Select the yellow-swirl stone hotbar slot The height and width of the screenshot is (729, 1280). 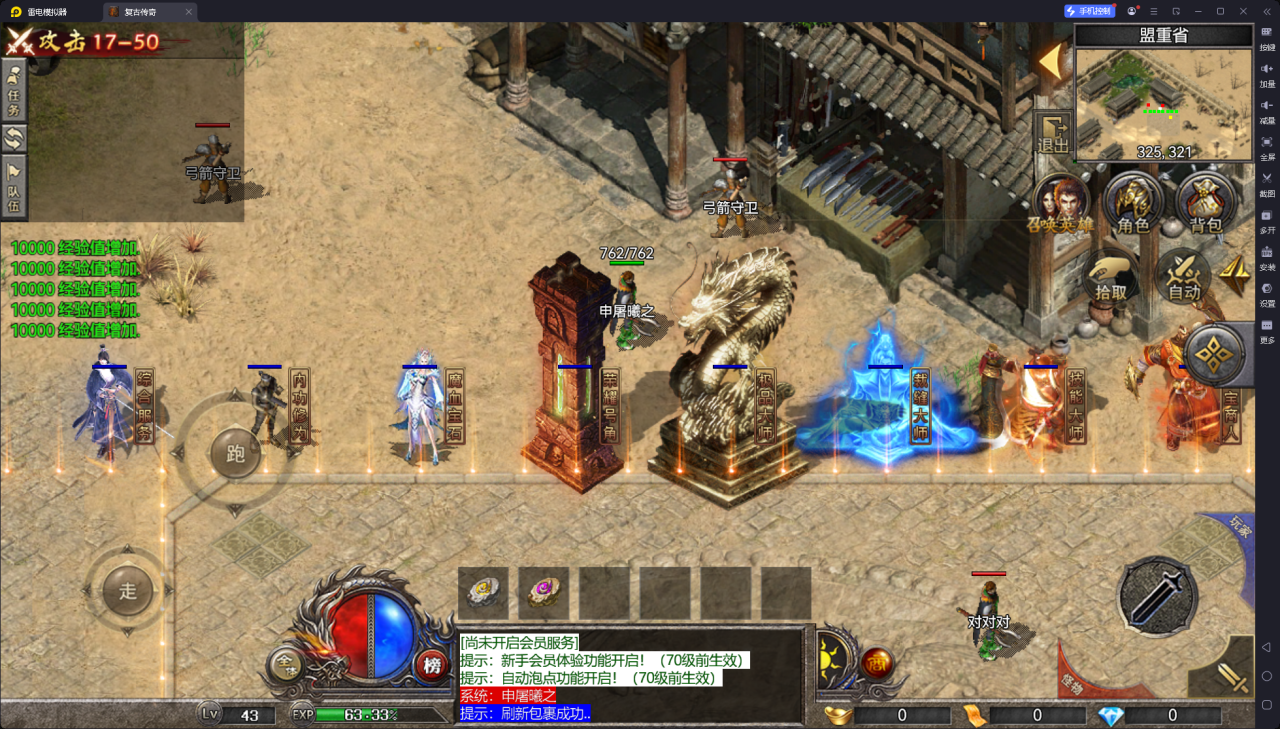(483, 592)
